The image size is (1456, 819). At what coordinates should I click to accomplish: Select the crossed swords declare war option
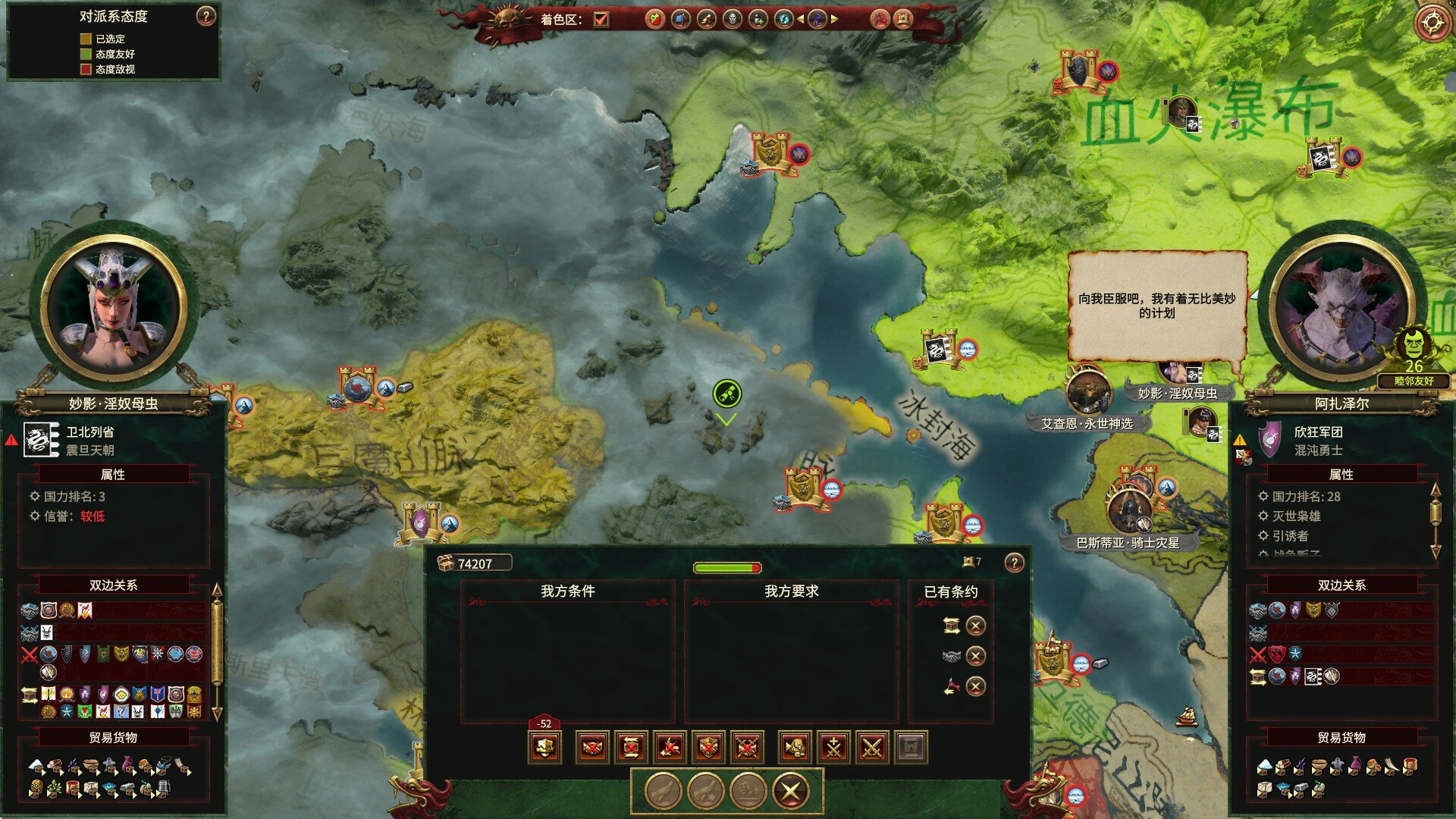[x=872, y=748]
